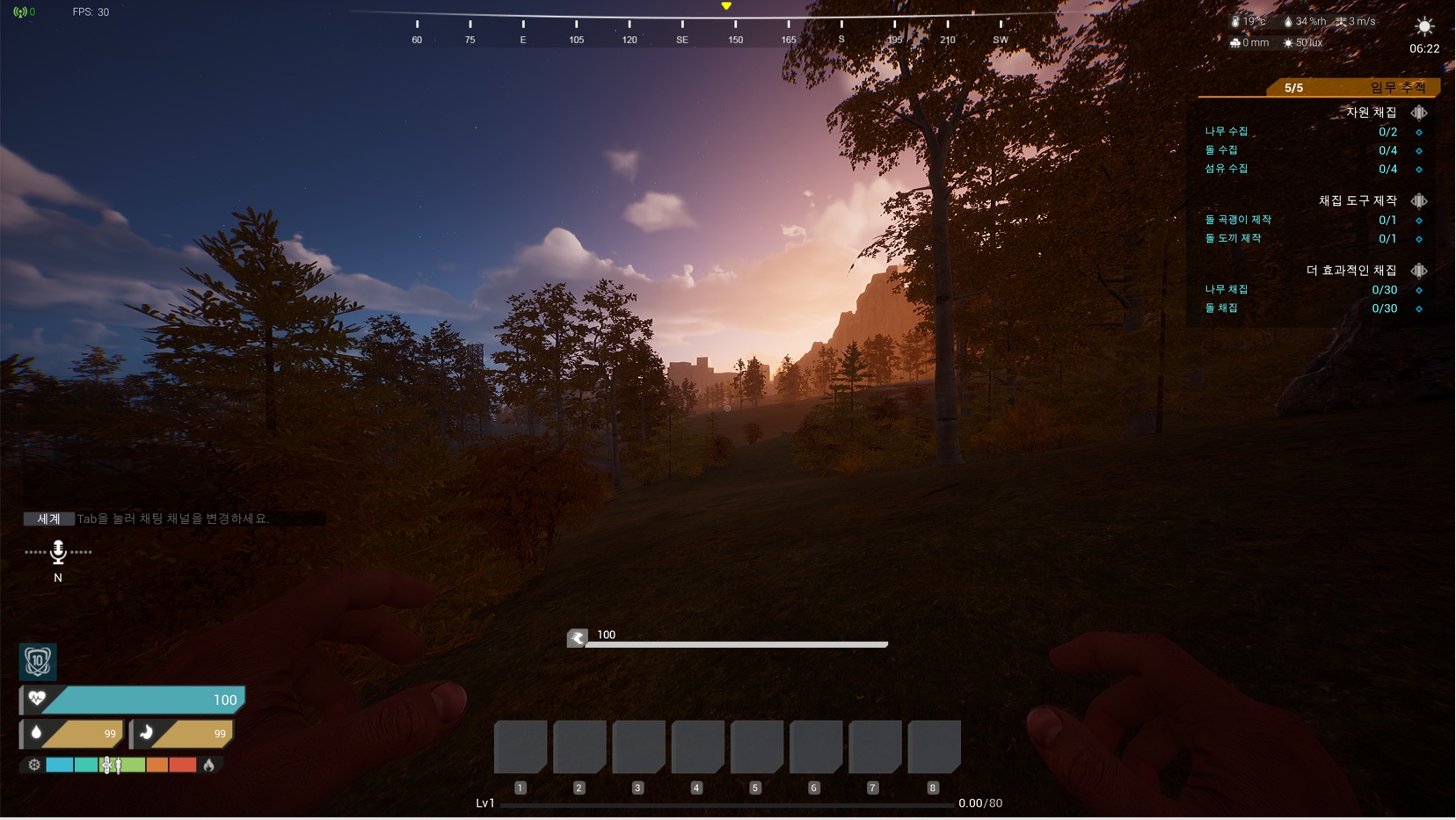Open the 임무 추적 mission tracker header
This screenshot has width=1456, height=820.
[x=1397, y=87]
